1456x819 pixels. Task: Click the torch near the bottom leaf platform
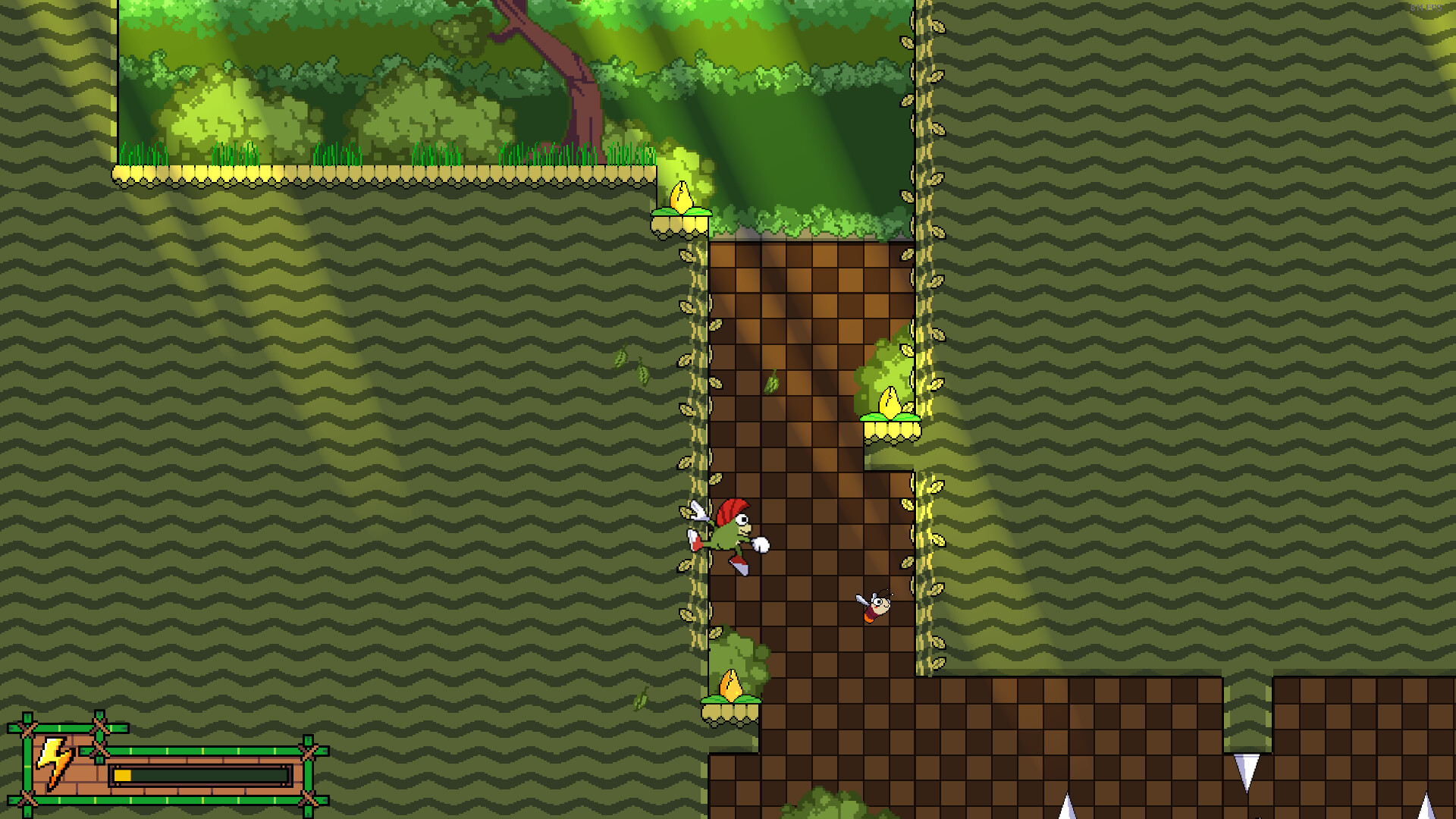(x=730, y=686)
